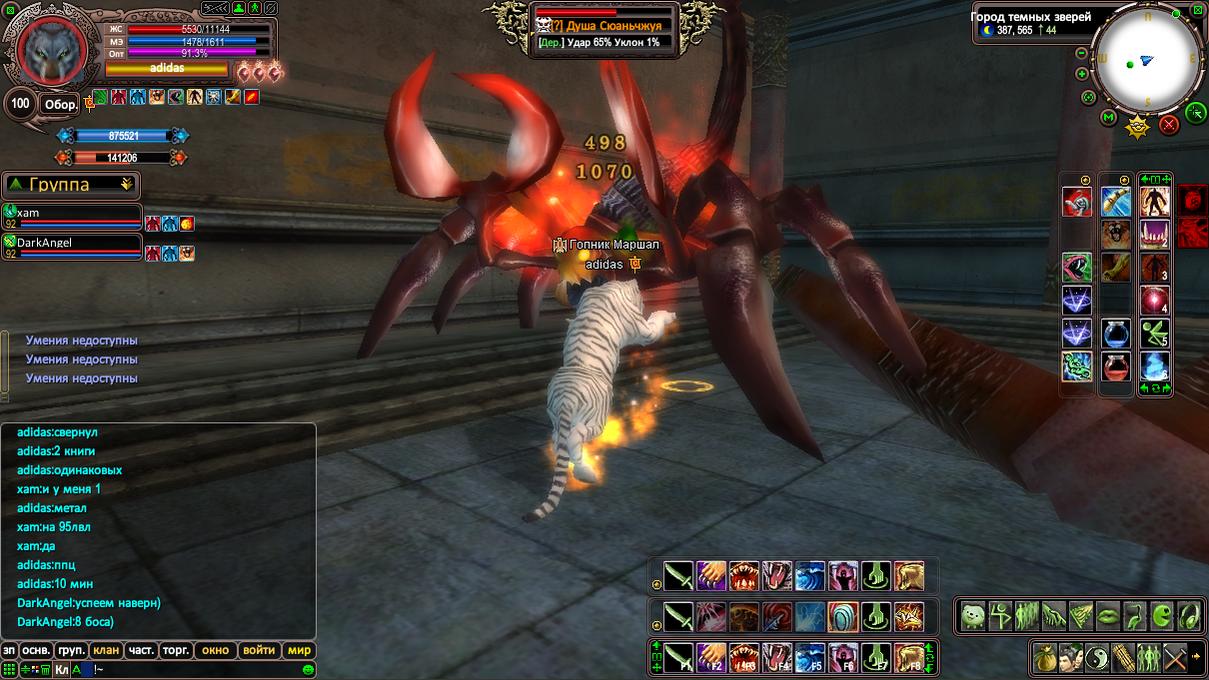Switch to the мир chat channel tab

tap(300, 650)
